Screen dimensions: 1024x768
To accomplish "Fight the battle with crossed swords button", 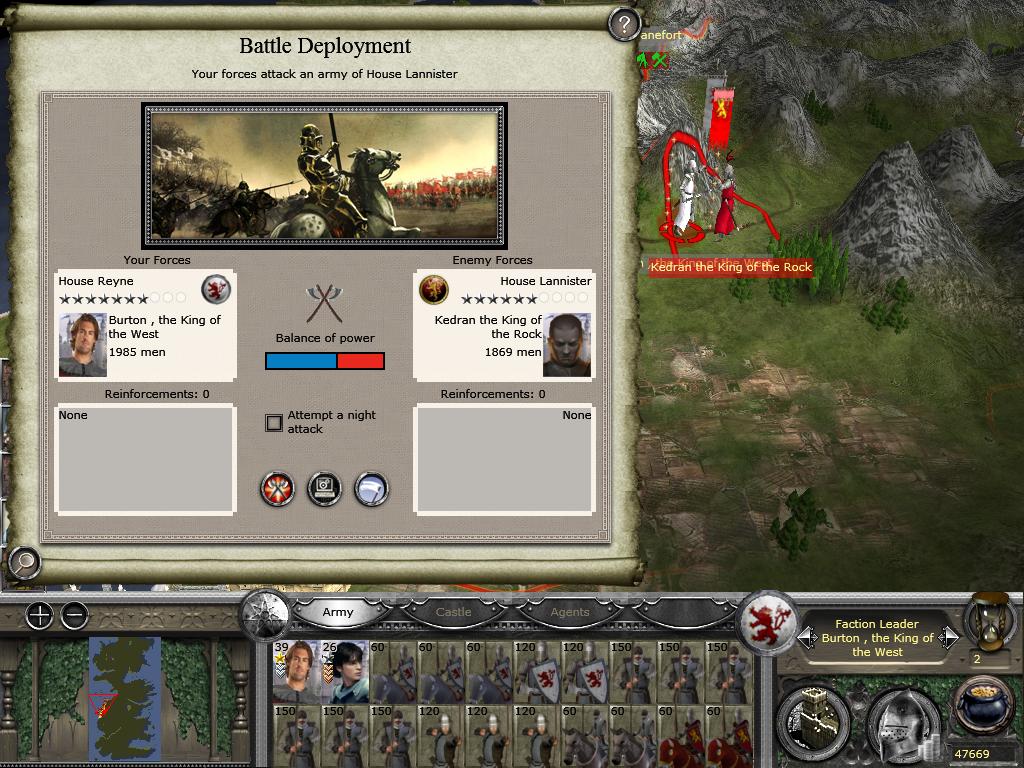I will pos(277,489).
